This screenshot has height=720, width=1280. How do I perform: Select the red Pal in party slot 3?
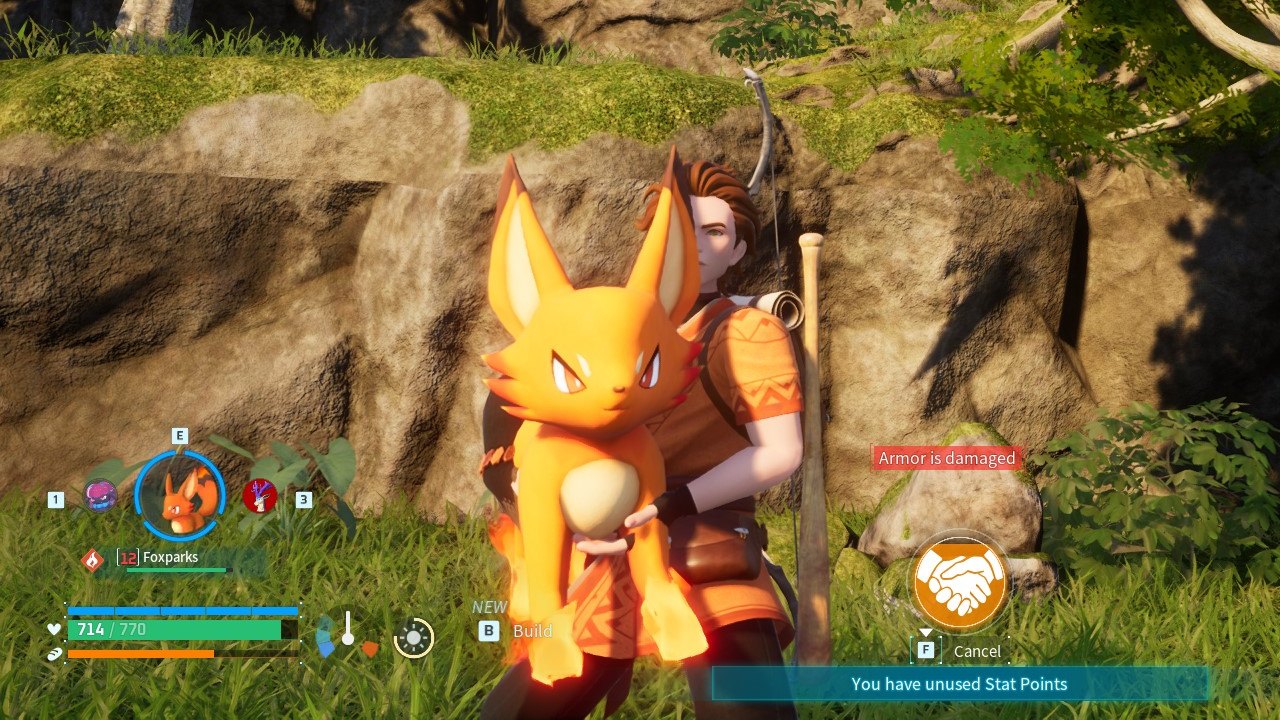click(262, 497)
